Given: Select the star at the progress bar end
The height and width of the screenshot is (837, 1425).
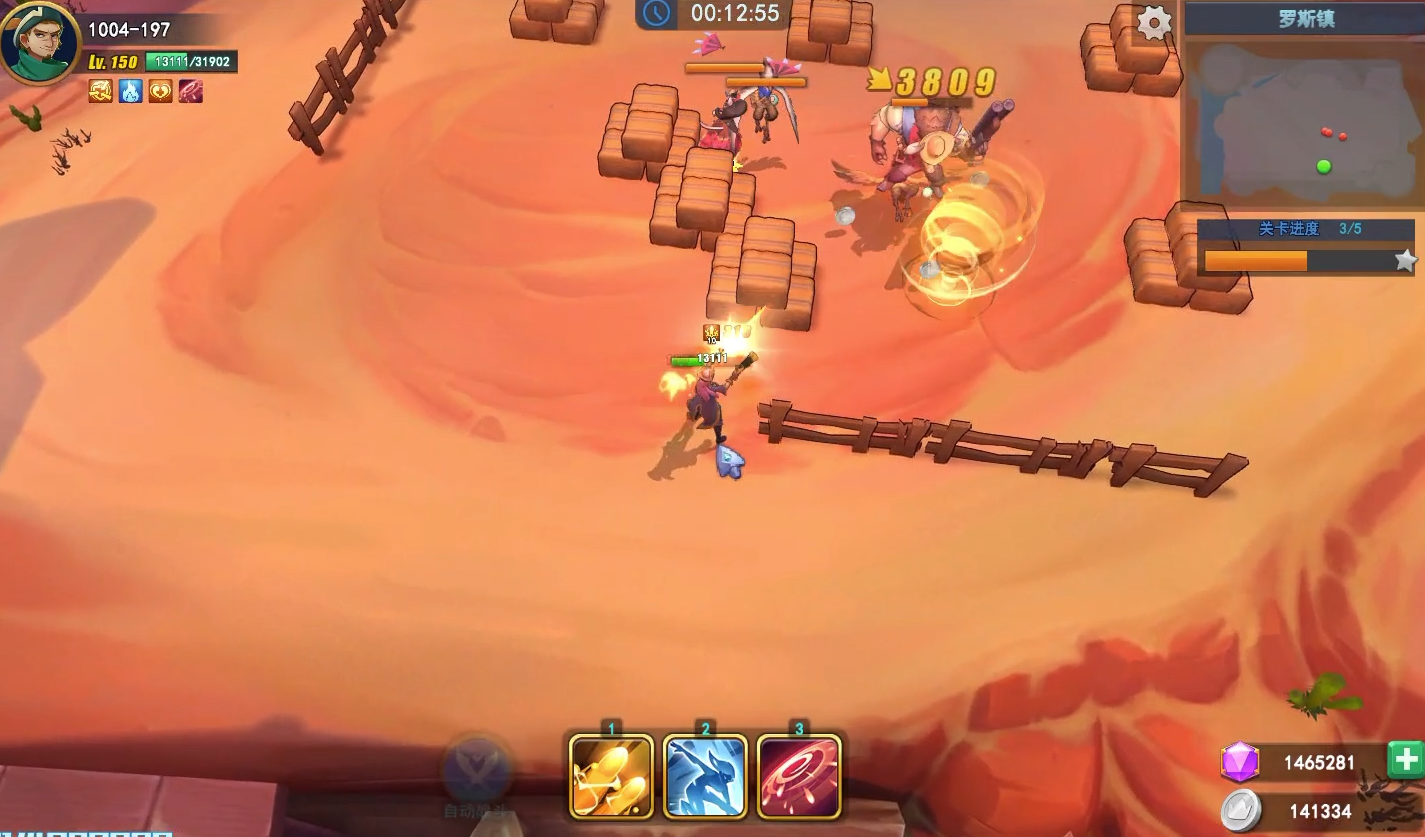Looking at the screenshot, I should (x=1406, y=261).
